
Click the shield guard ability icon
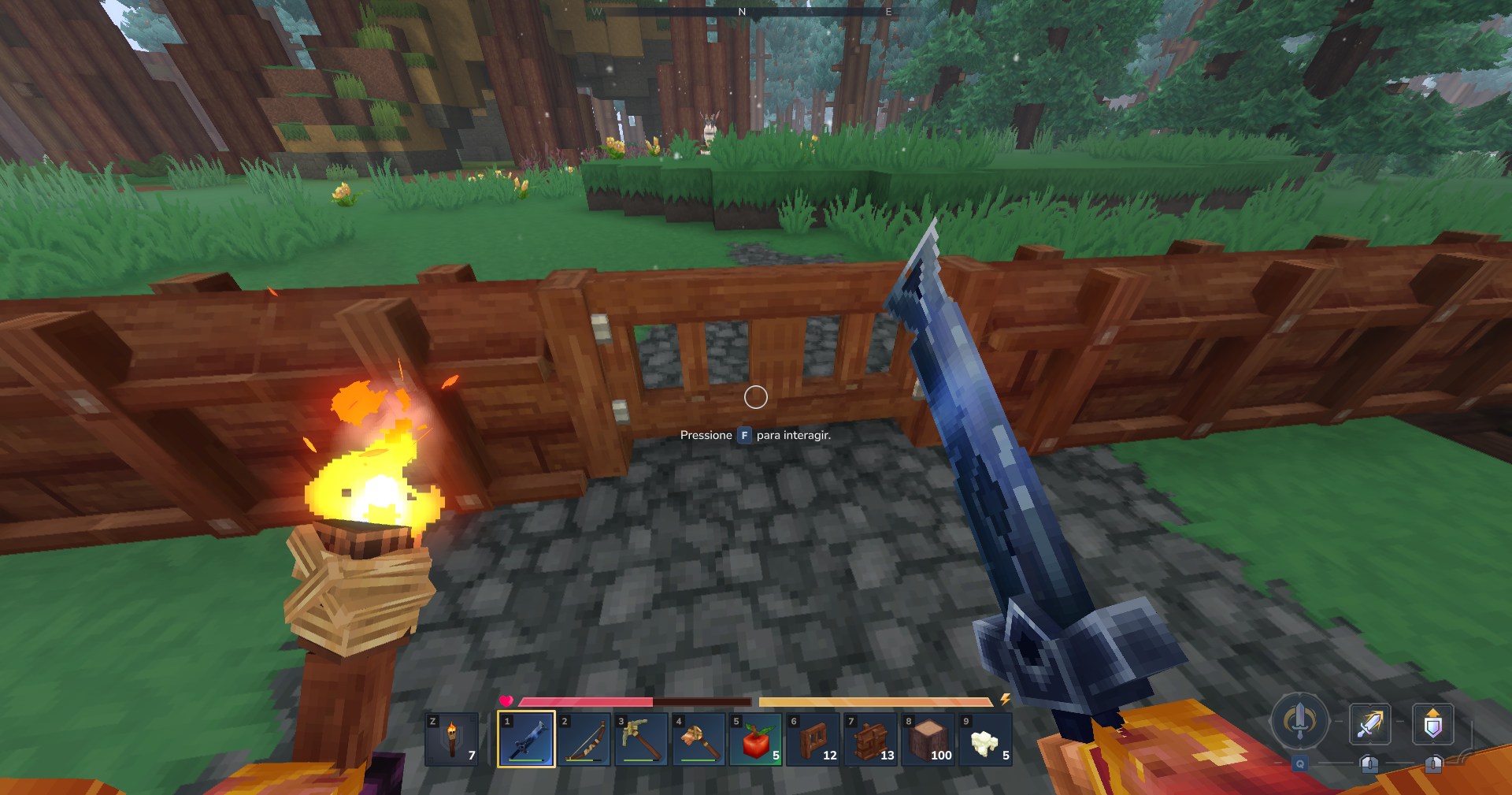coord(1432,723)
